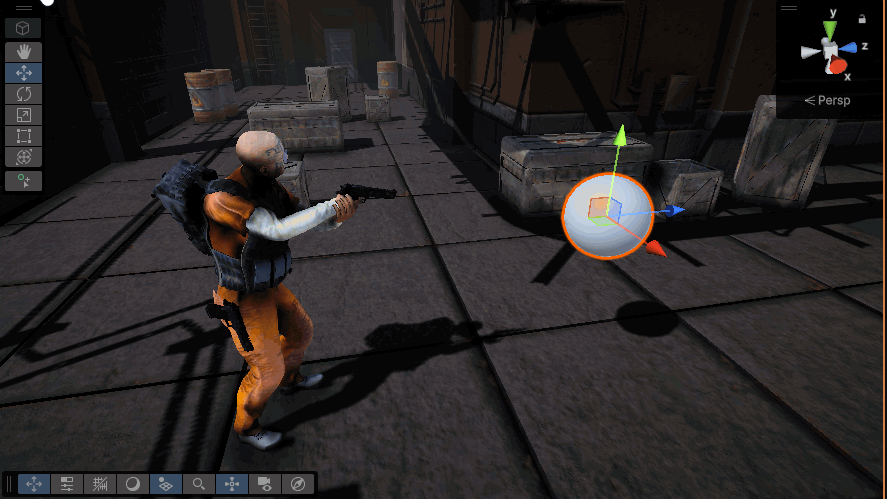Activate the combined transform tool
Viewport: 887px width, 499px height.
point(23,157)
